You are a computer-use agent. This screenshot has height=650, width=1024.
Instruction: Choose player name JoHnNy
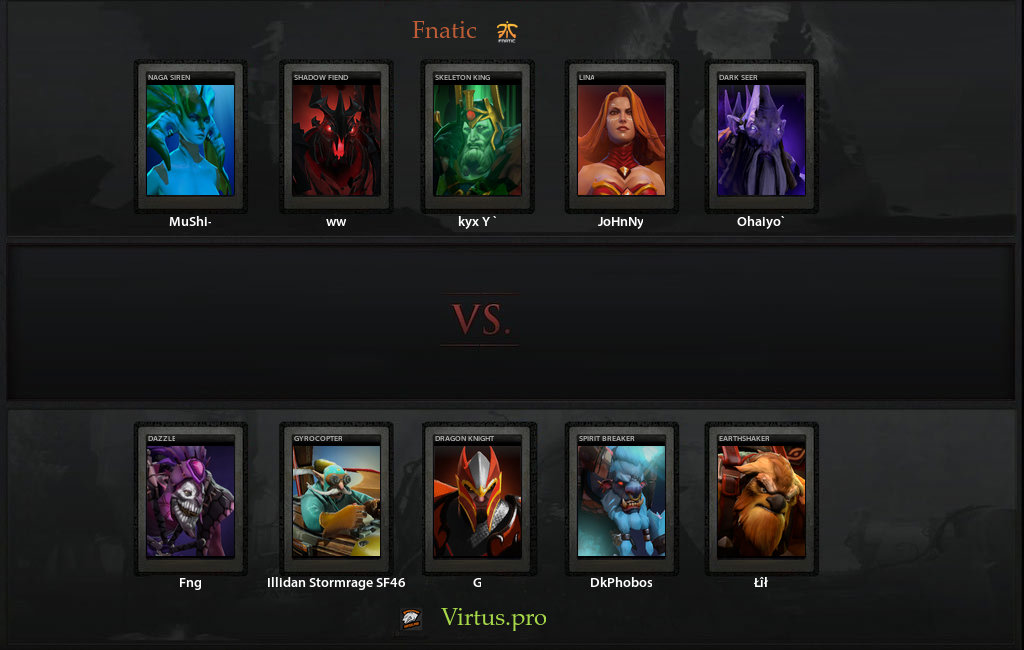pos(621,222)
